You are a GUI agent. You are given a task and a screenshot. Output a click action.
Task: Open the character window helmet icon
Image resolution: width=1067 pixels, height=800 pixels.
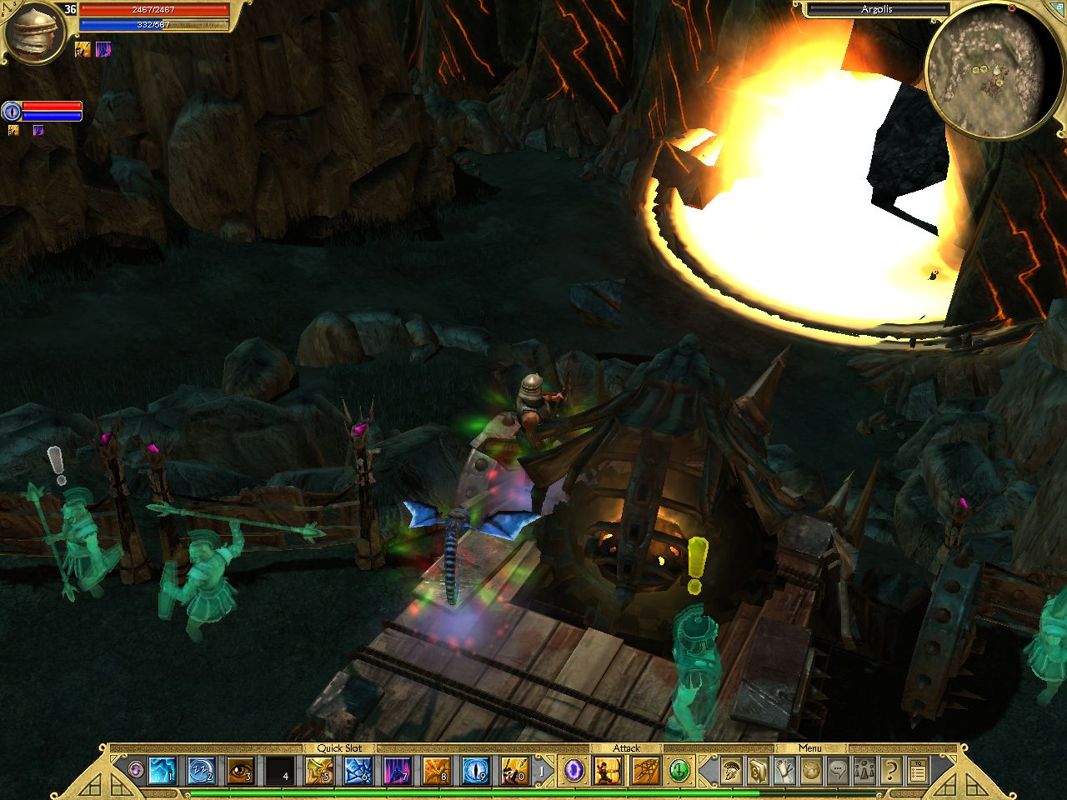tap(733, 770)
